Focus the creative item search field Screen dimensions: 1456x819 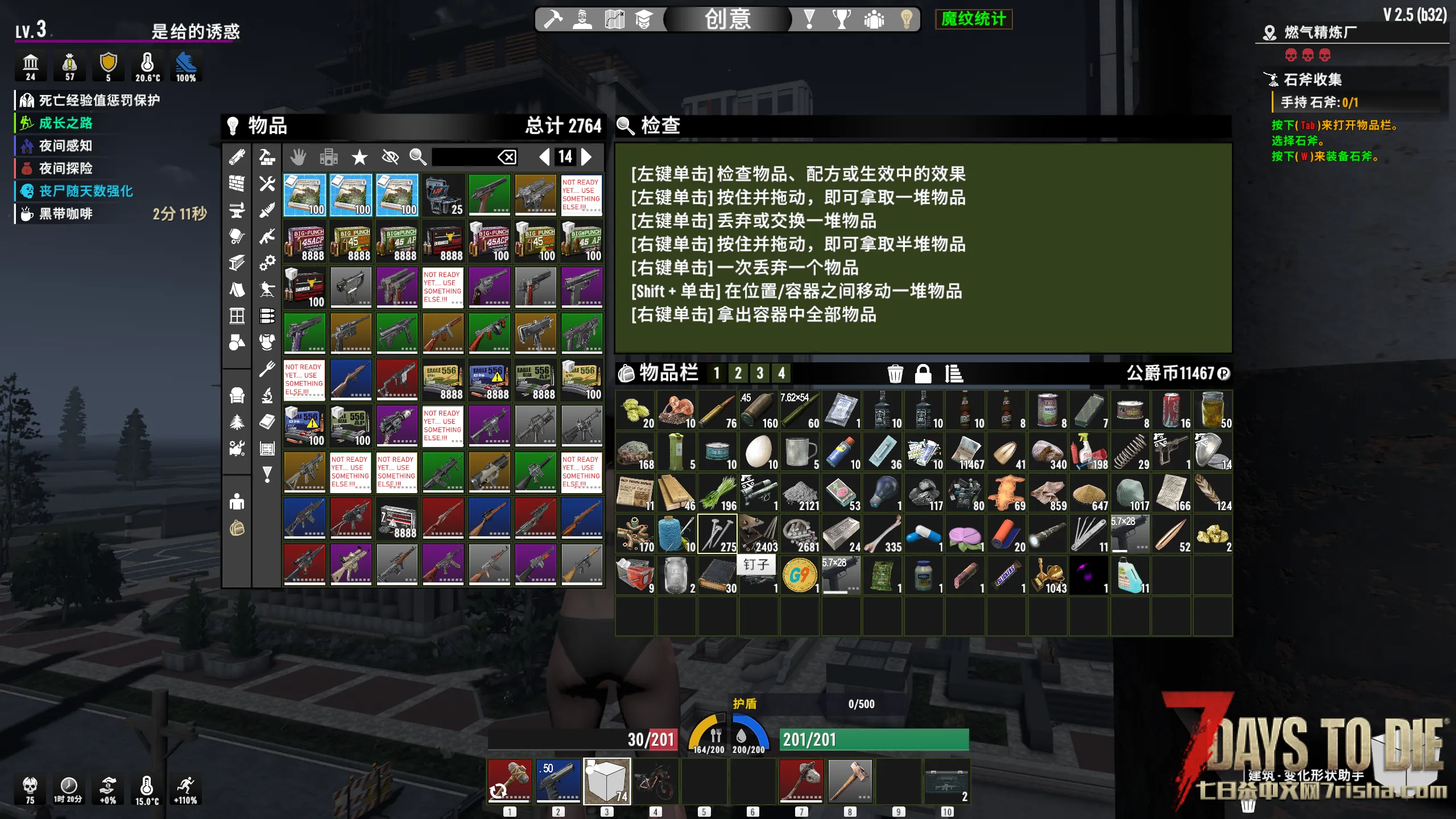tap(462, 157)
